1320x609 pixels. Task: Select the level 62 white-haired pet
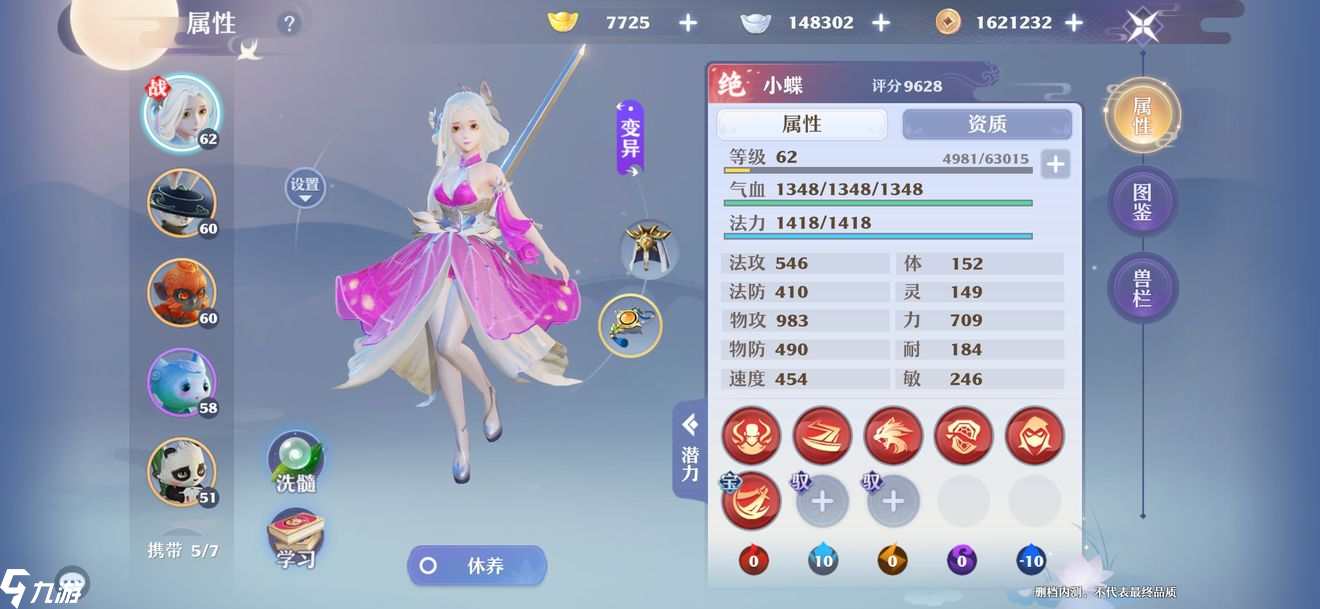[x=181, y=112]
